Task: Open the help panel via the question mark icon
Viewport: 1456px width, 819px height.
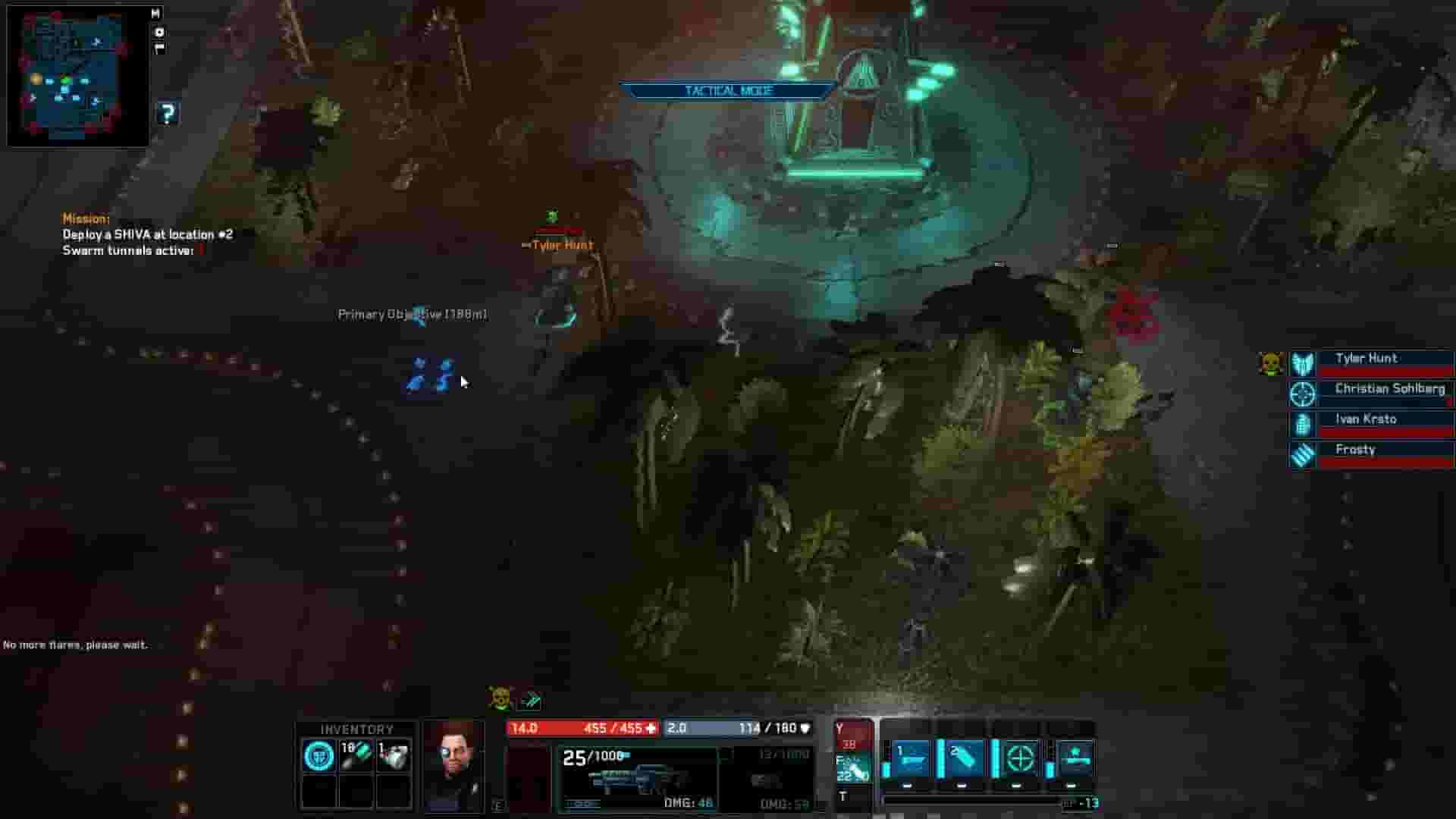Action: point(168,114)
